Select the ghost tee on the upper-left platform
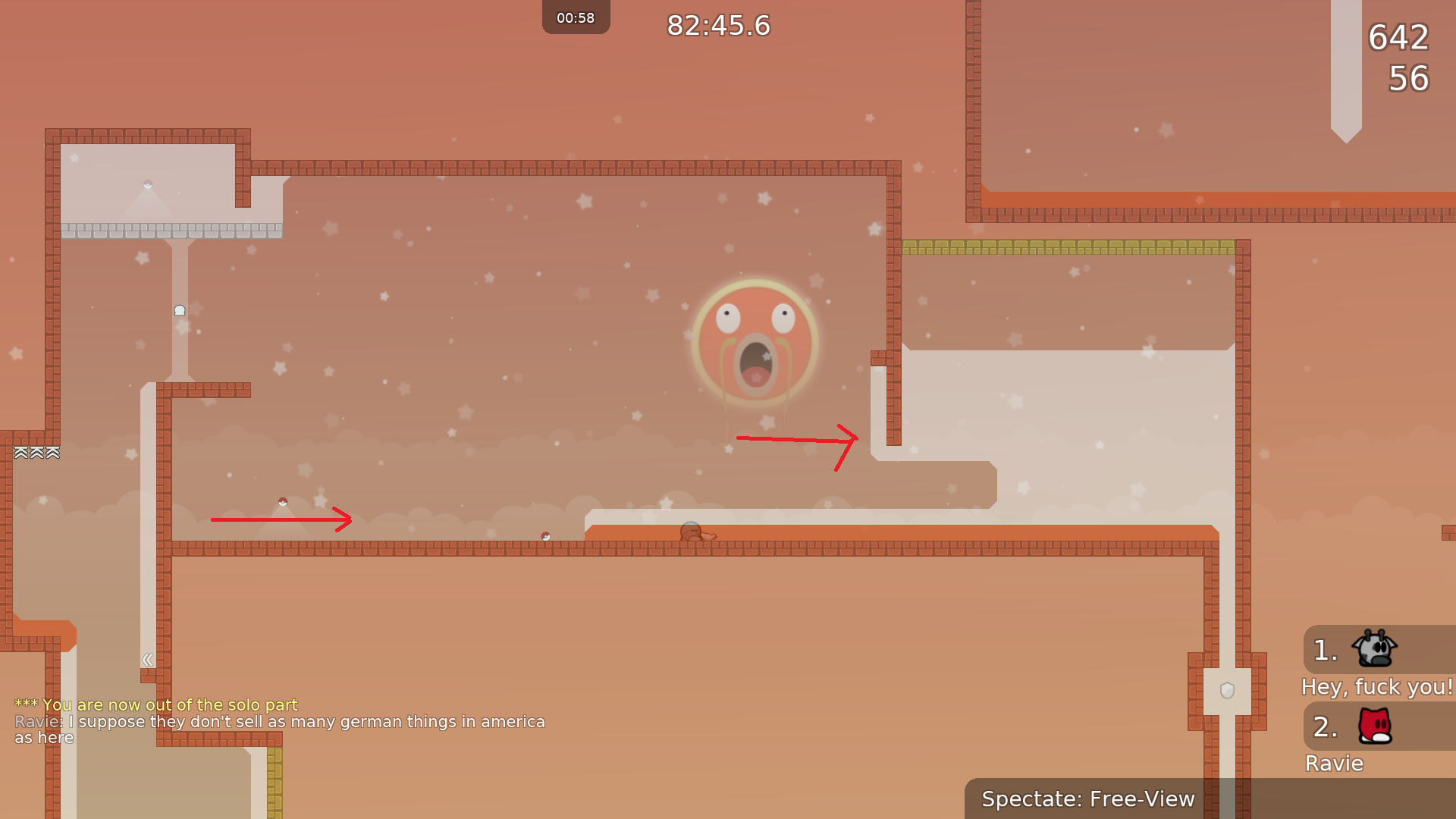The width and height of the screenshot is (1456, 819). click(x=179, y=309)
